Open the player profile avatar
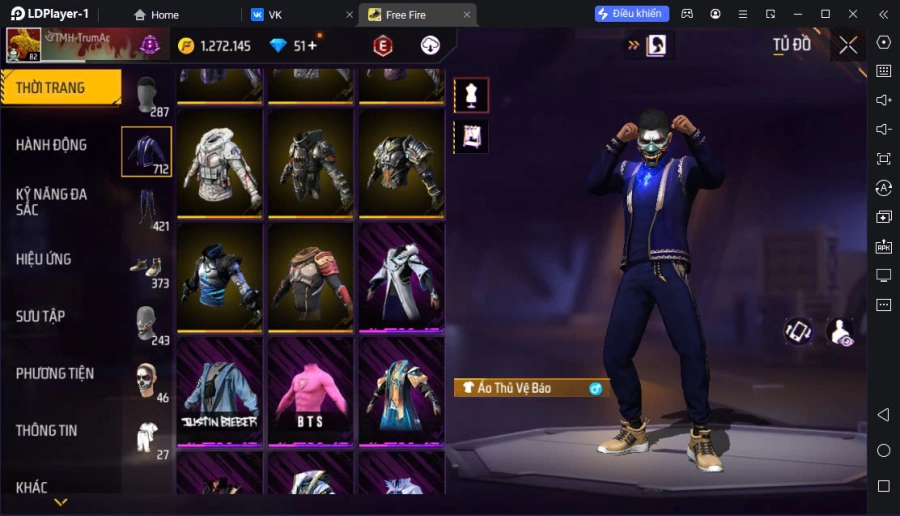The image size is (900, 516). (24, 46)
